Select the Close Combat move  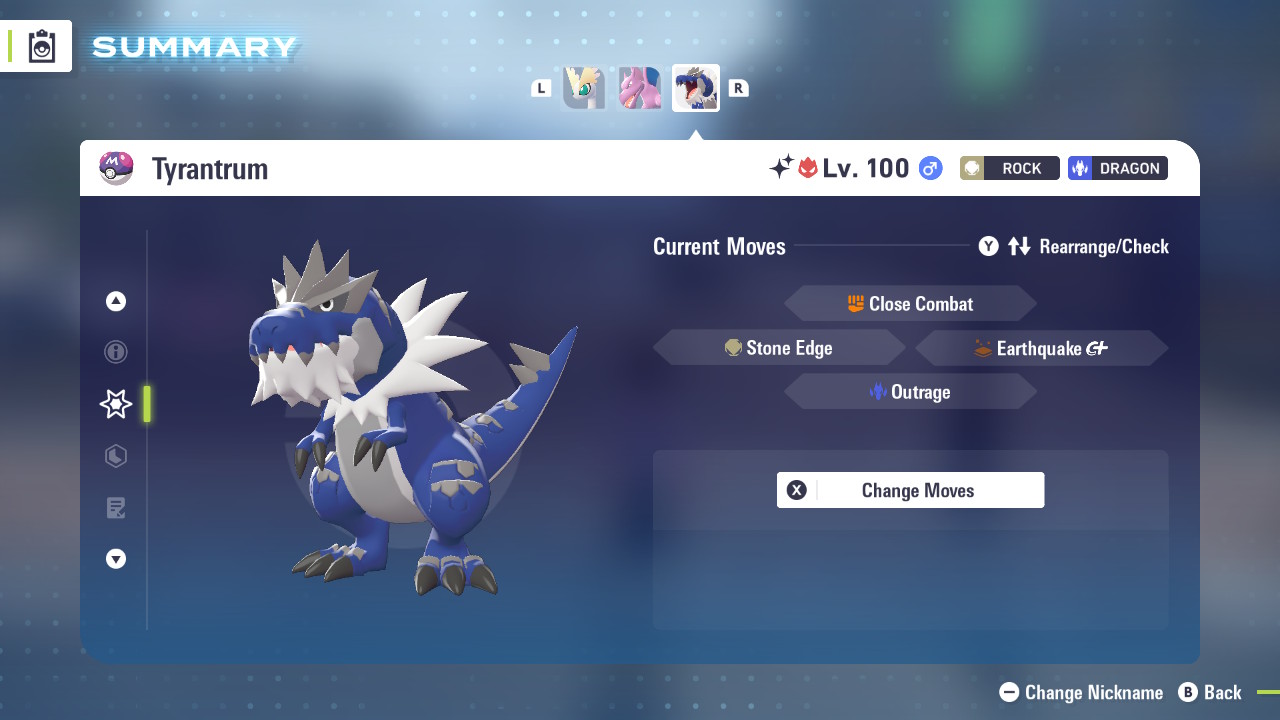click(x=910, y=304)
